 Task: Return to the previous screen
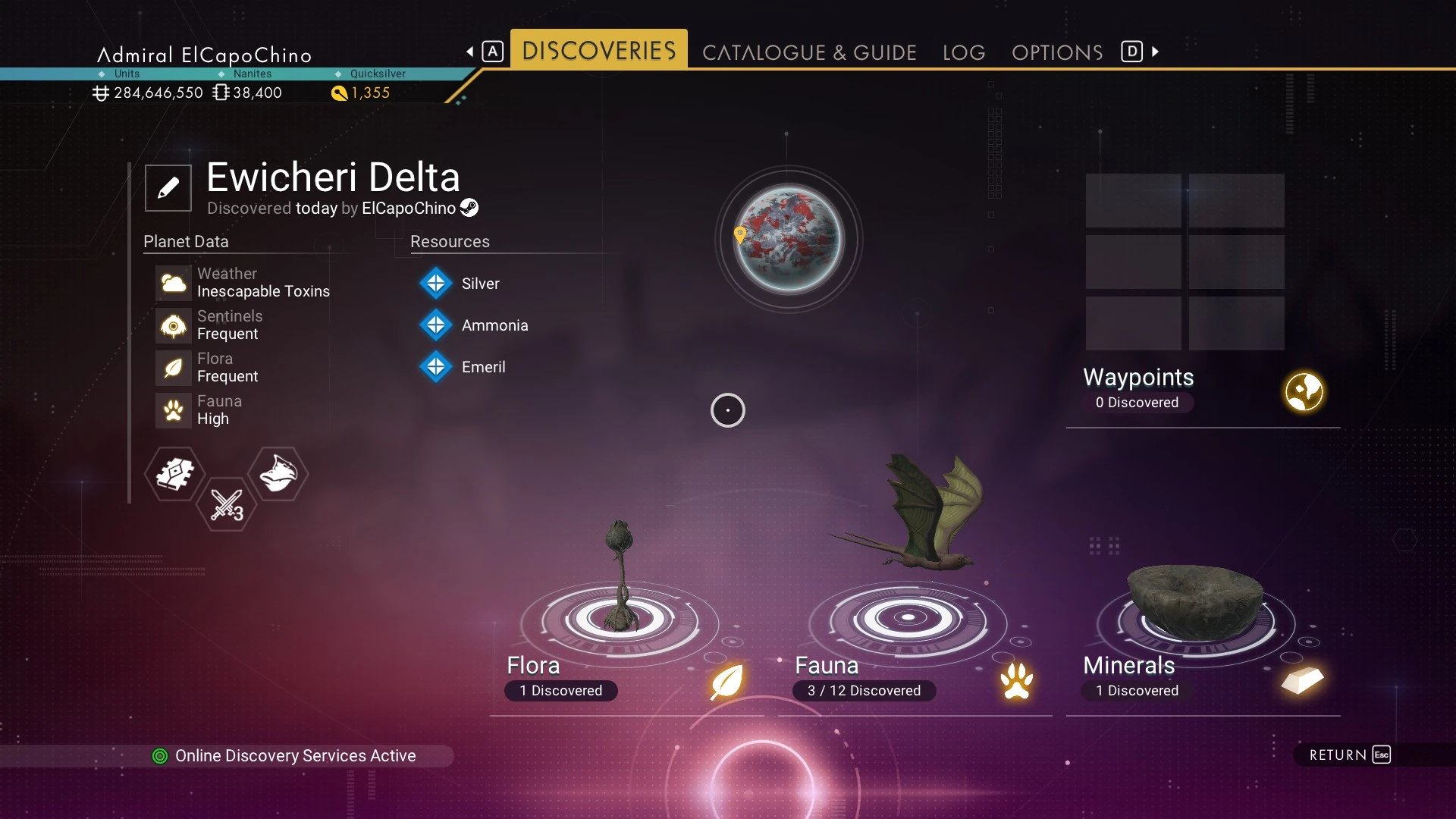tap(1350, 755)
